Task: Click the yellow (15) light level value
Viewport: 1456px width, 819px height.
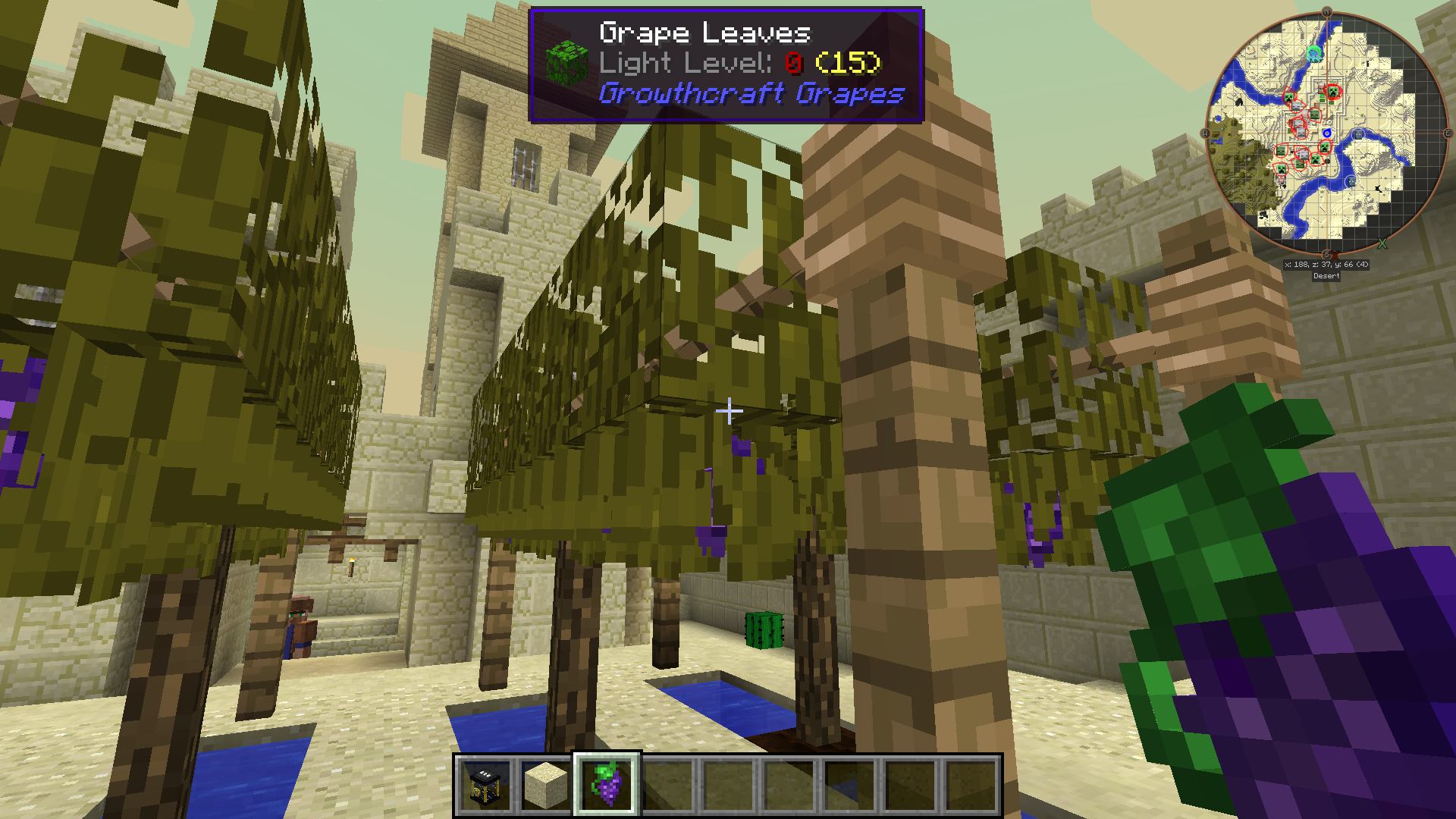Action: [x=850, y=64]
